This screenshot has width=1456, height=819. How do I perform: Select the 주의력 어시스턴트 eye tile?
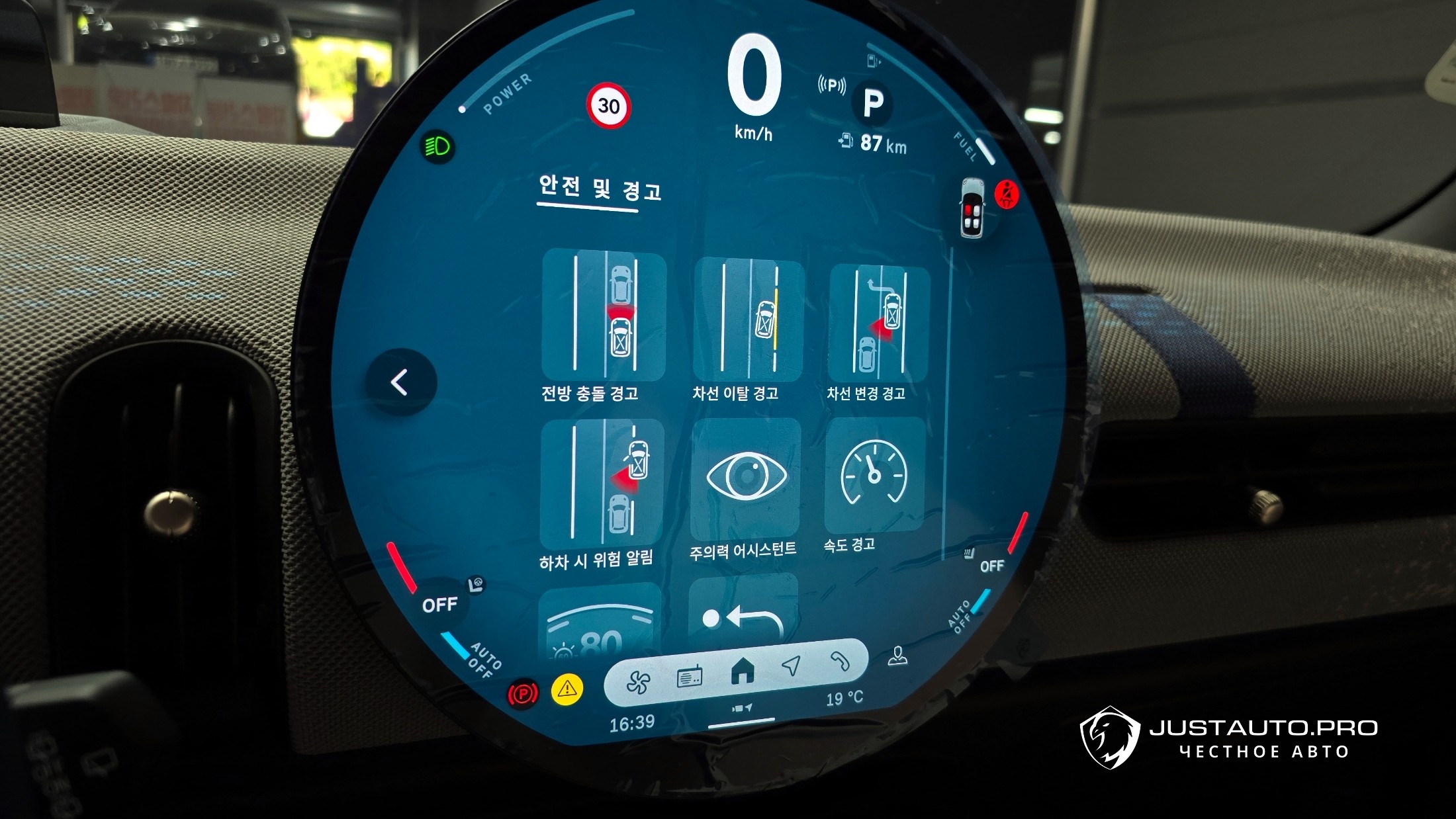pos(746,478)
